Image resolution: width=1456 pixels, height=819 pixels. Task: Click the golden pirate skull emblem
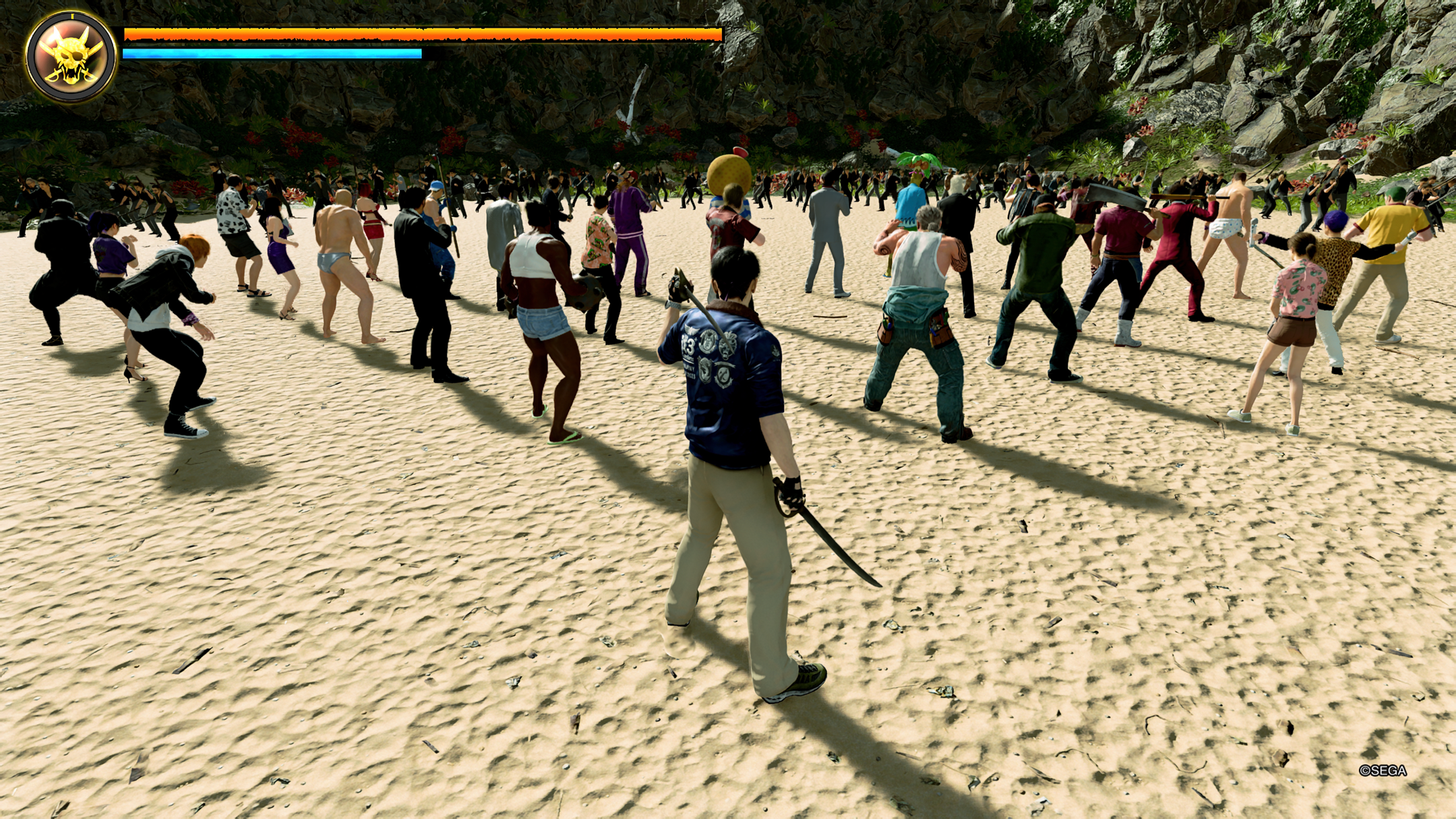[71, 56]
